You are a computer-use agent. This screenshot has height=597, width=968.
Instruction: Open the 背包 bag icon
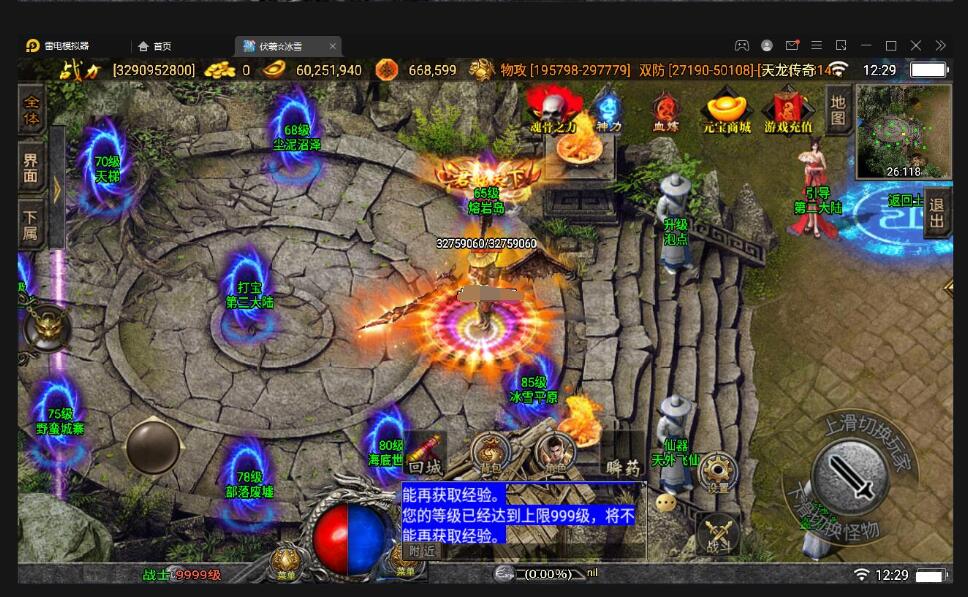pyautogui.click(x=489, y=452)
